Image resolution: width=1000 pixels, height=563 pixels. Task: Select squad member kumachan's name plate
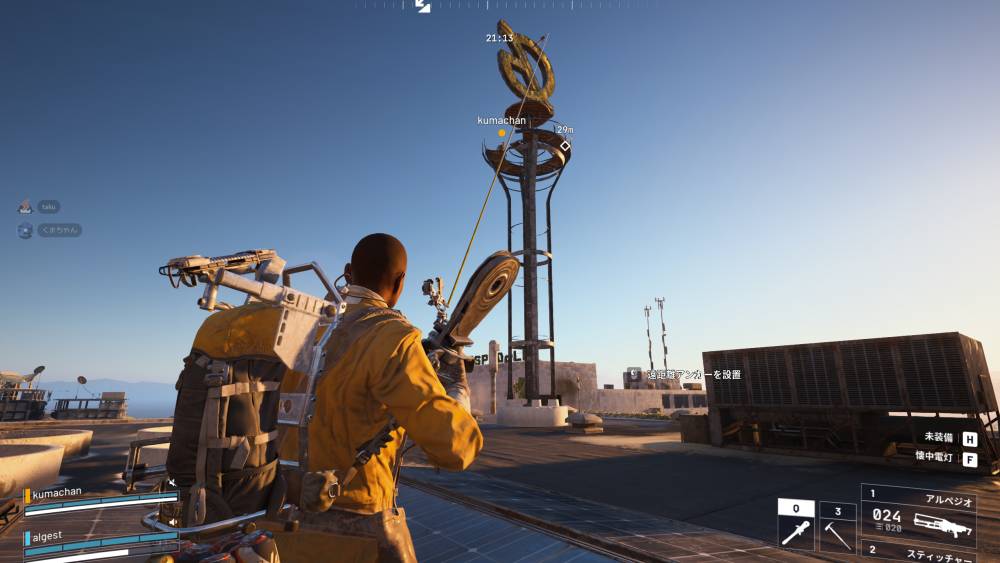(57, 494)
